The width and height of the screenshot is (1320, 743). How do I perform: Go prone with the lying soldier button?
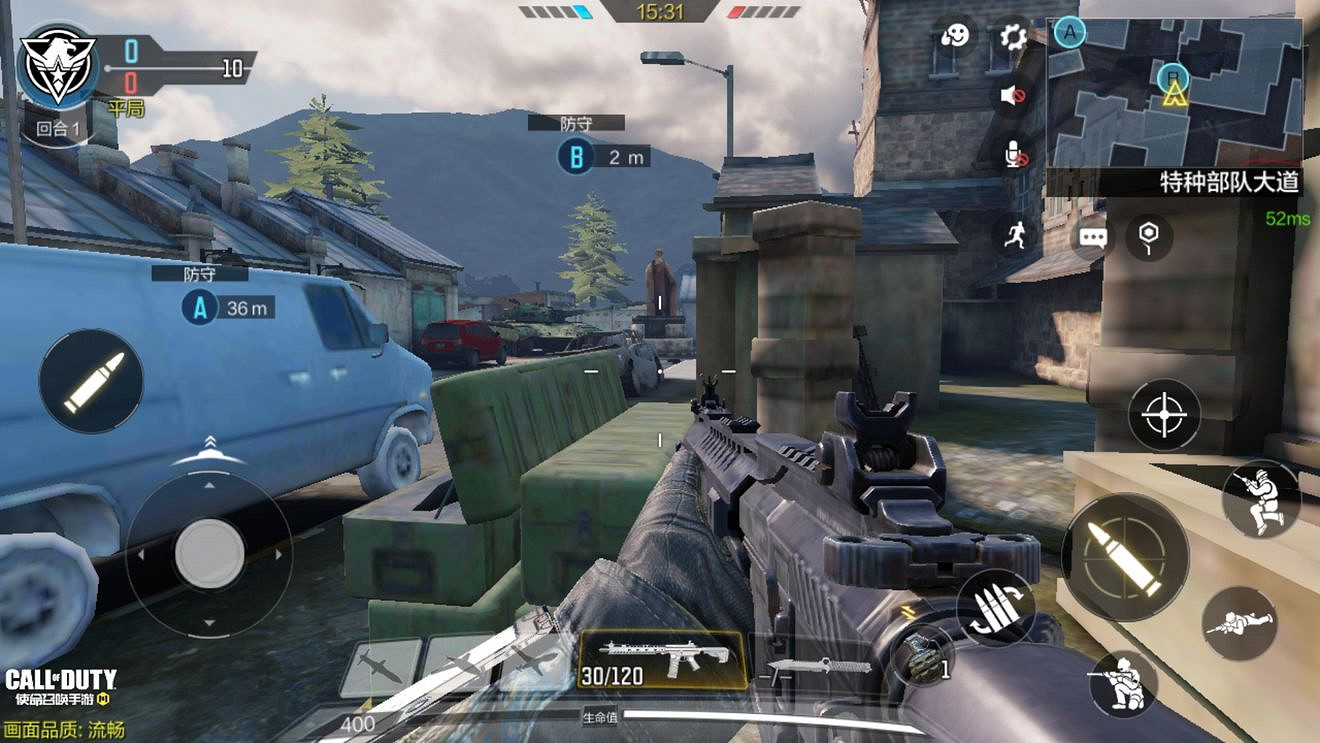pos(1239,623)
